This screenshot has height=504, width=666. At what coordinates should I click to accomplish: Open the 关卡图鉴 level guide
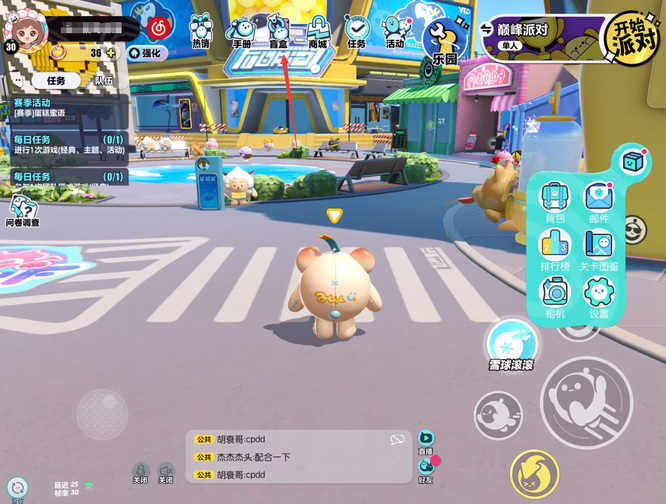(x=599, y=248)
